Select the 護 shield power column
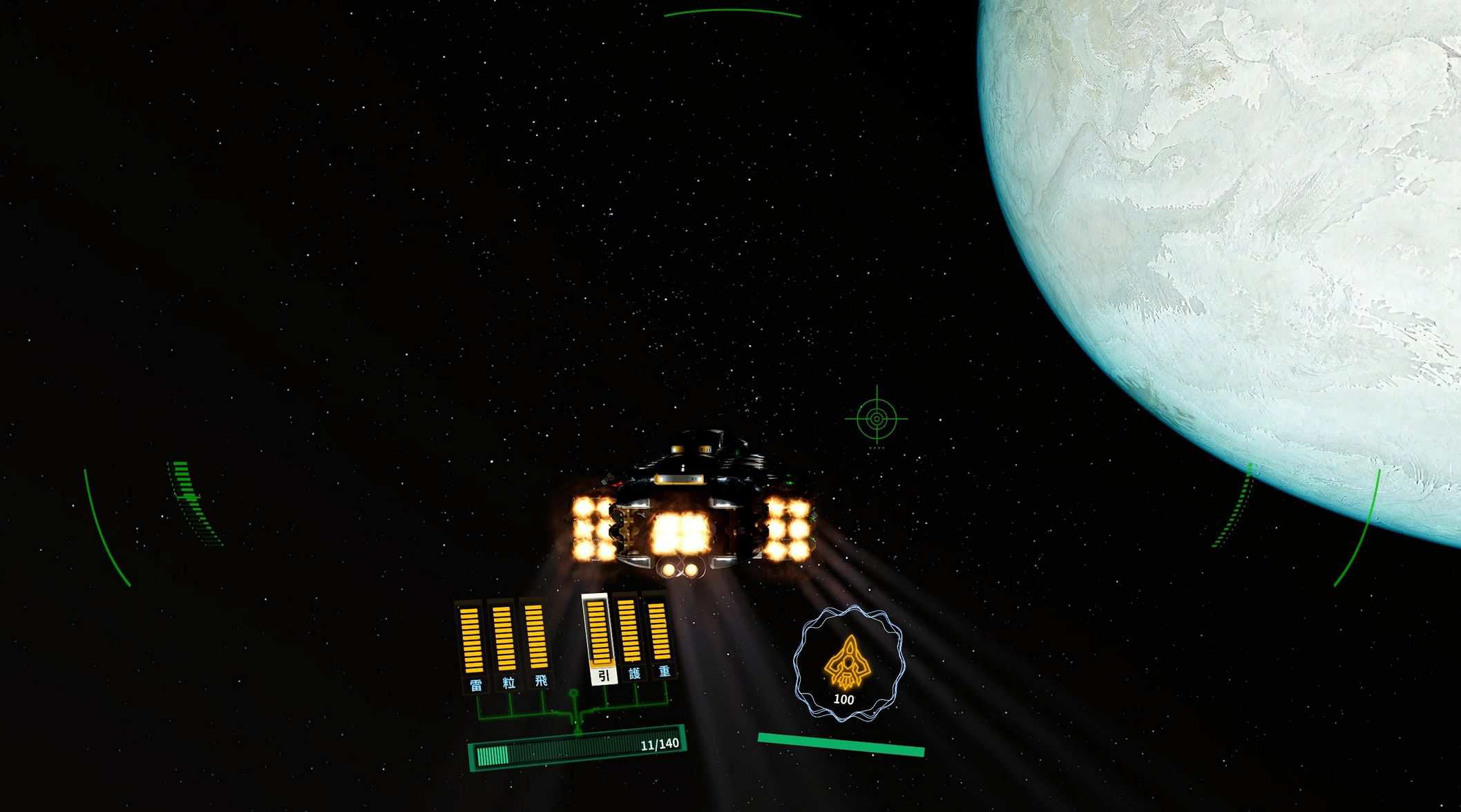 pos(629,632)
